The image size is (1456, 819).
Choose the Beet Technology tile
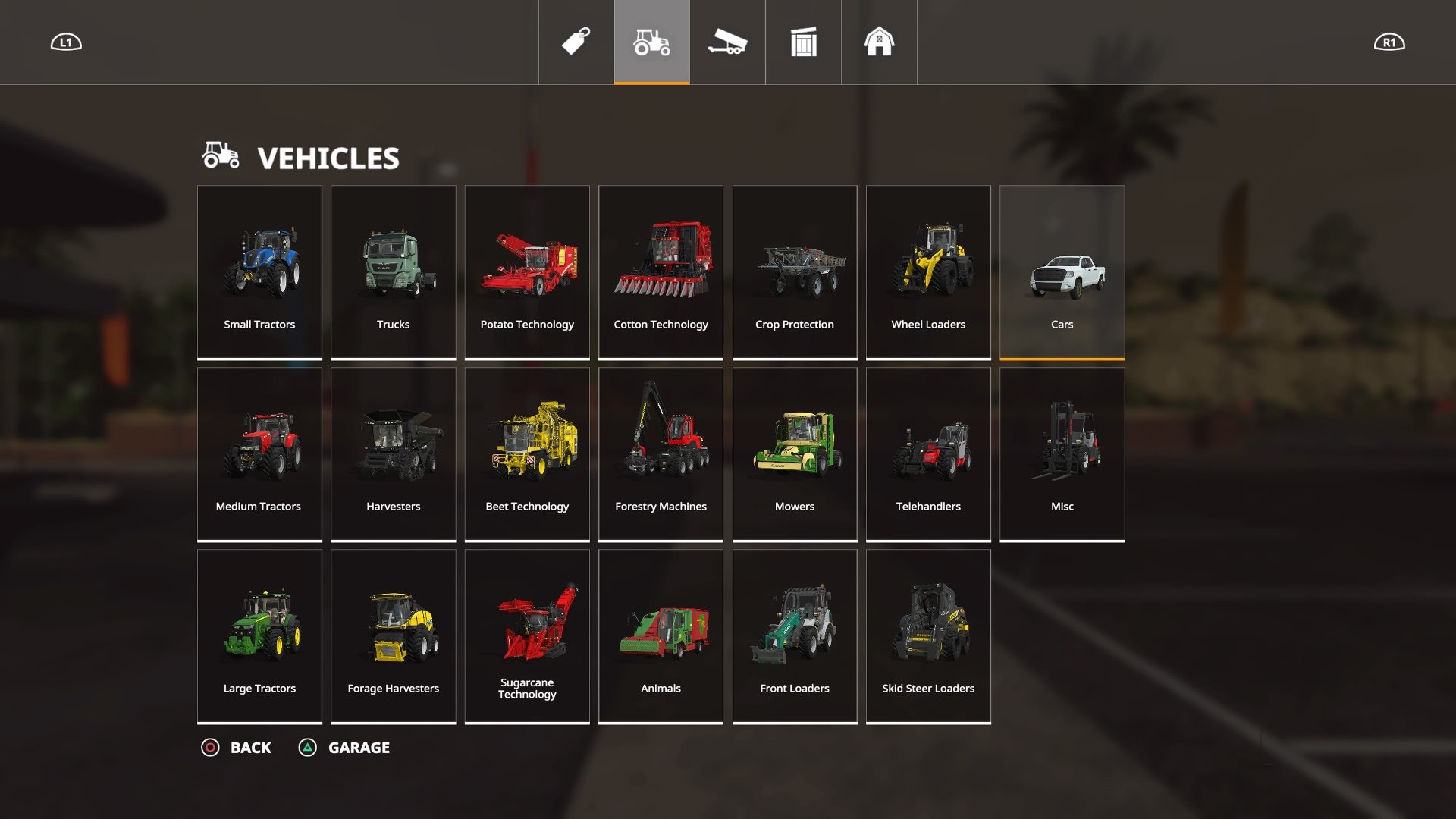527,453
